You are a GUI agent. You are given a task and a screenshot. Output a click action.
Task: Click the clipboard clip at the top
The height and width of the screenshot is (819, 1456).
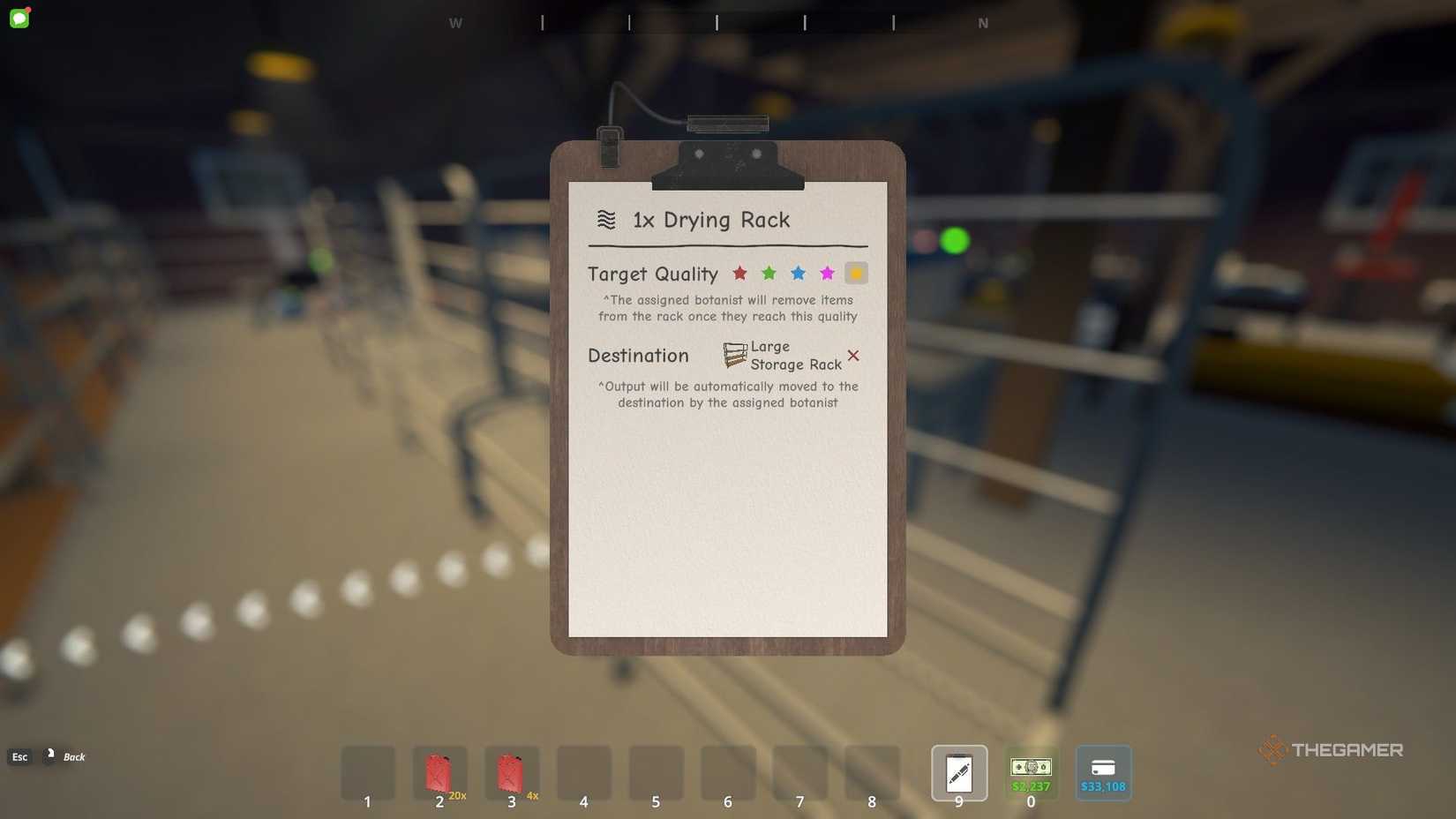coord(727,163)
